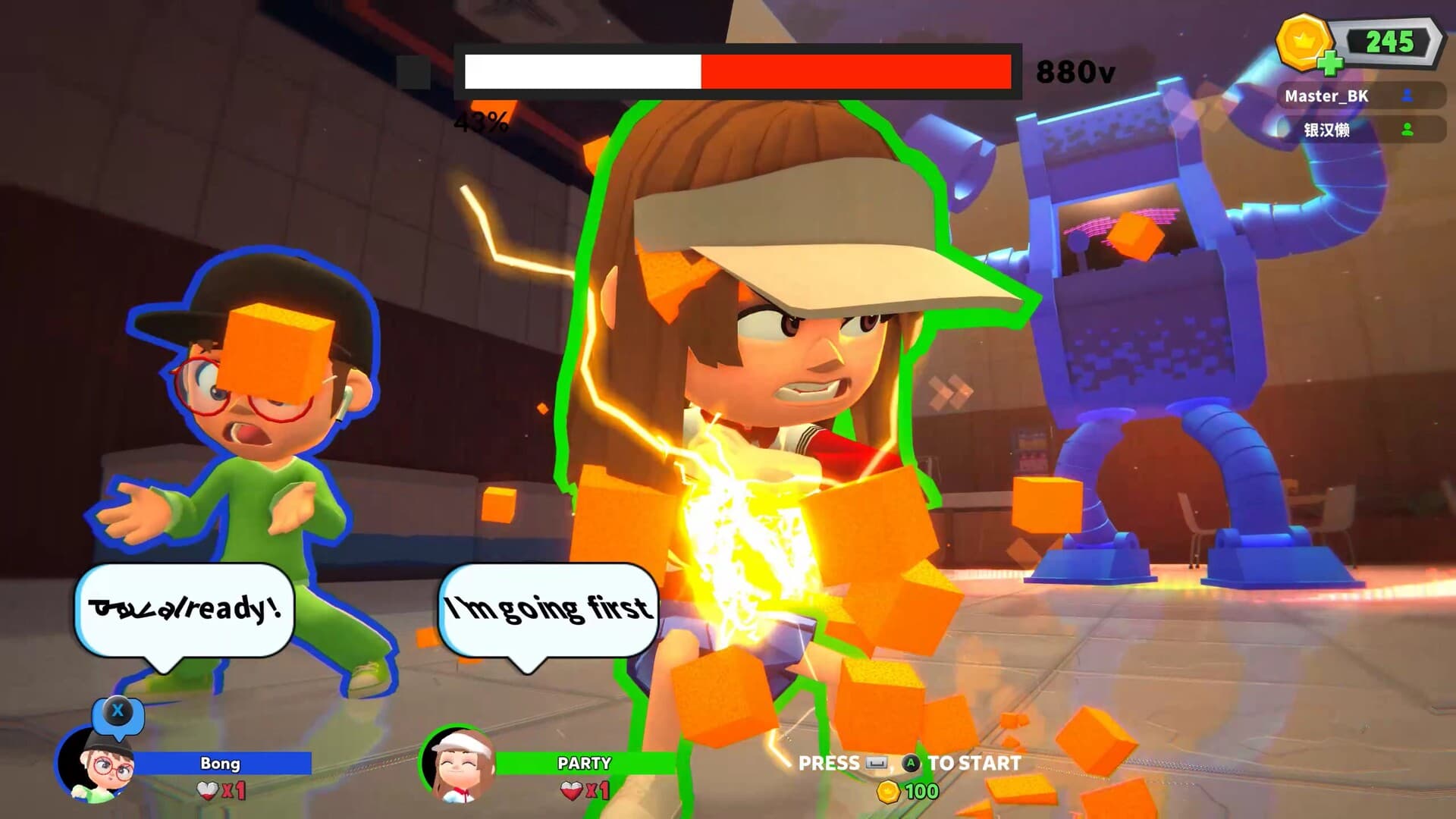Click the spacebar key icon in the start prompt
The image size is (1456, 819).
(877, 762)
